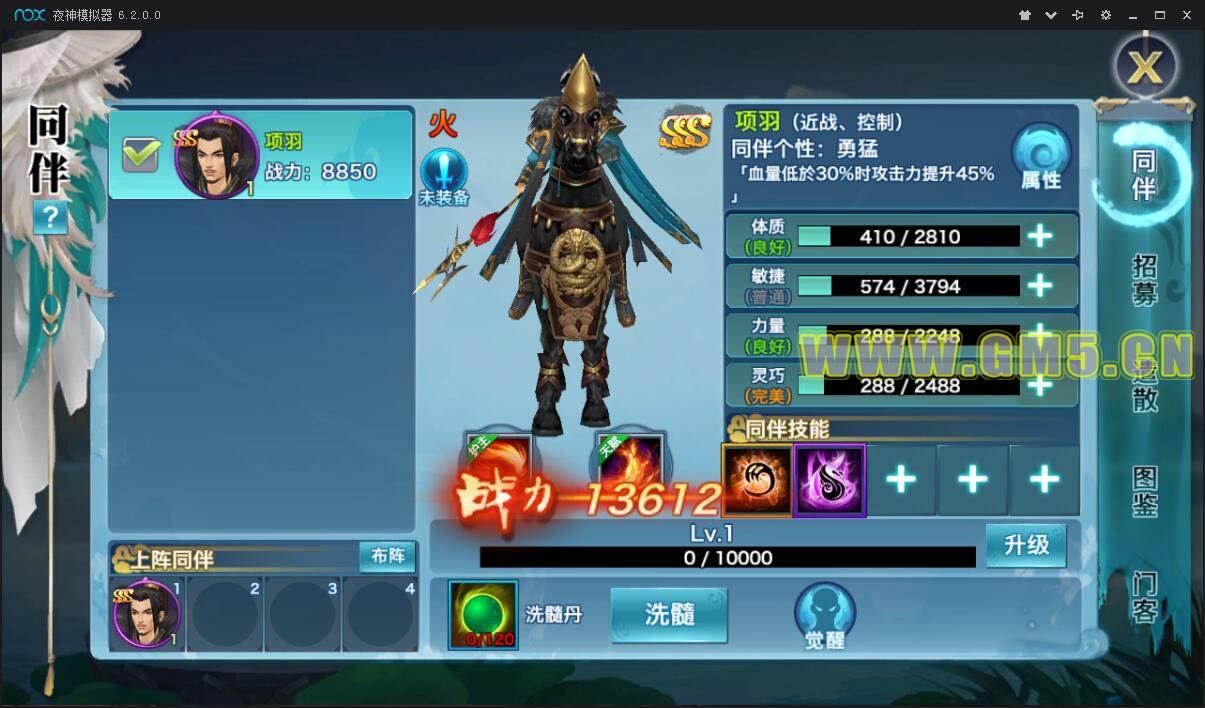The image size is (1205, 708).
Task: Close the companion panel with the X button
Action: tap(1145, 67)
